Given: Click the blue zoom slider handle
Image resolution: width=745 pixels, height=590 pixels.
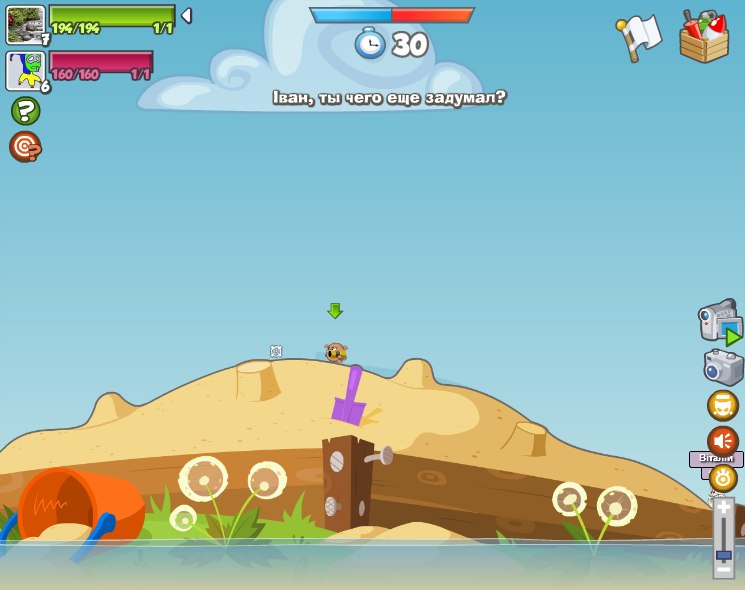Looking at the screenshot, I should 723,553.
